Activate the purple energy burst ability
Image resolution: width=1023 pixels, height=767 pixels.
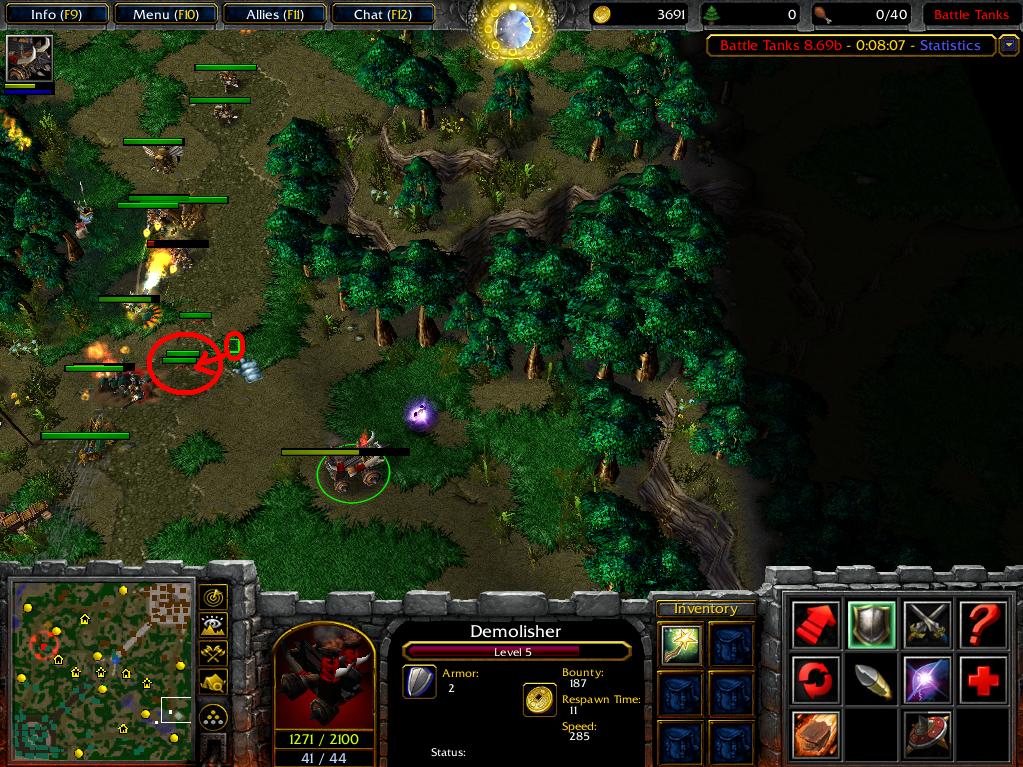[x=926, y=680]
